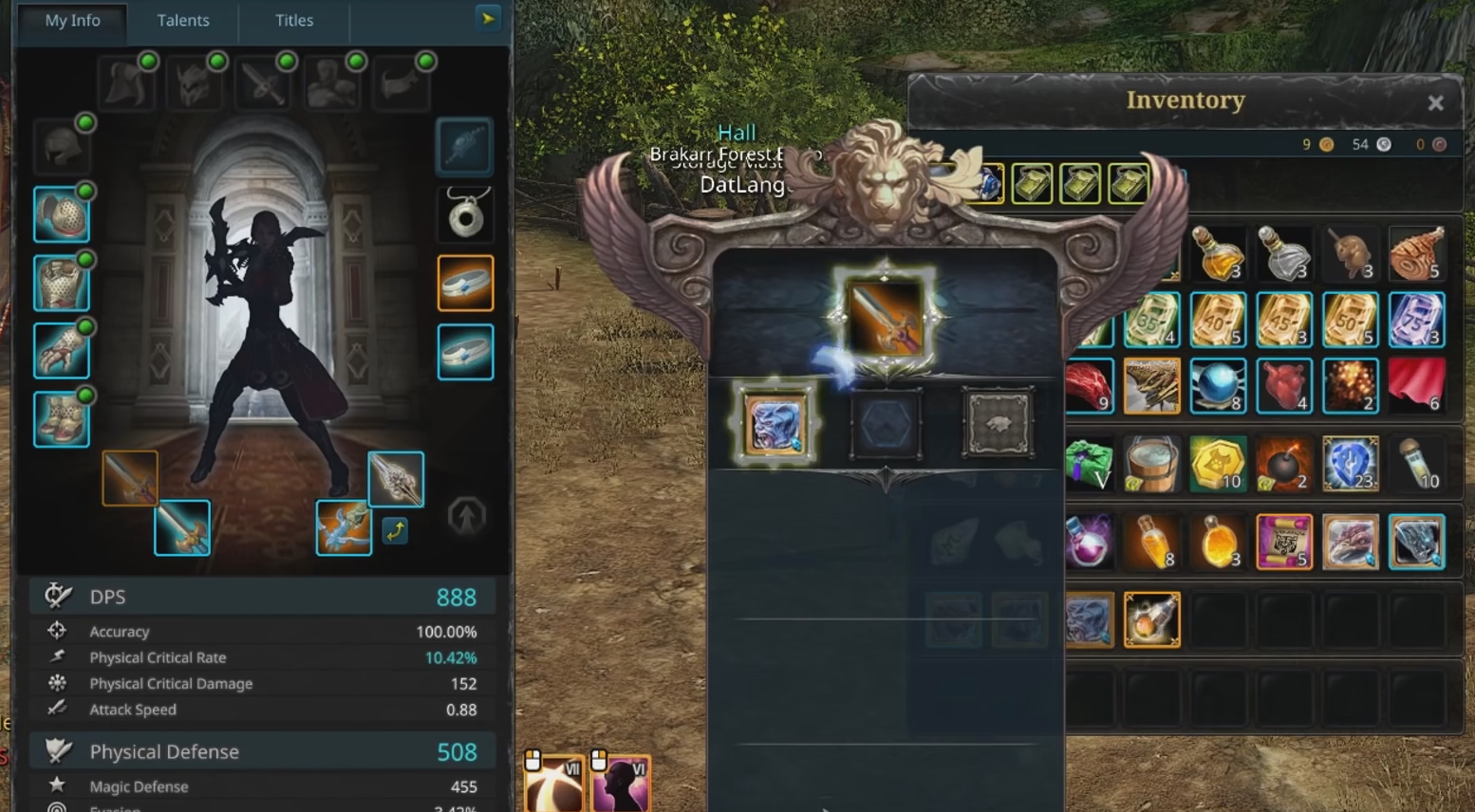
Task: Select the equipped gloves slot
Action: (62, 351)
